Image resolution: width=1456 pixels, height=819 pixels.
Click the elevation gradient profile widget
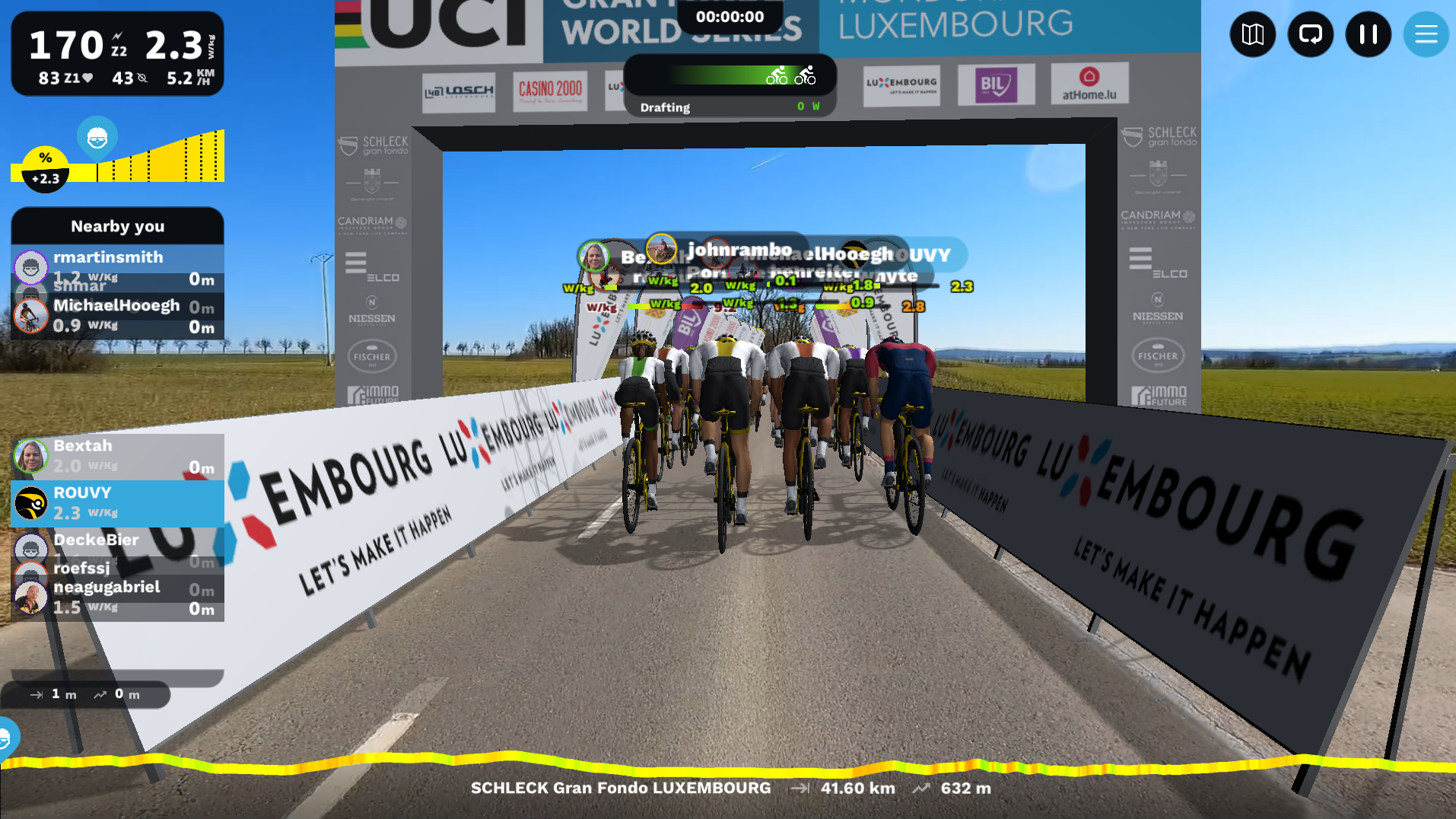(118, 156)
